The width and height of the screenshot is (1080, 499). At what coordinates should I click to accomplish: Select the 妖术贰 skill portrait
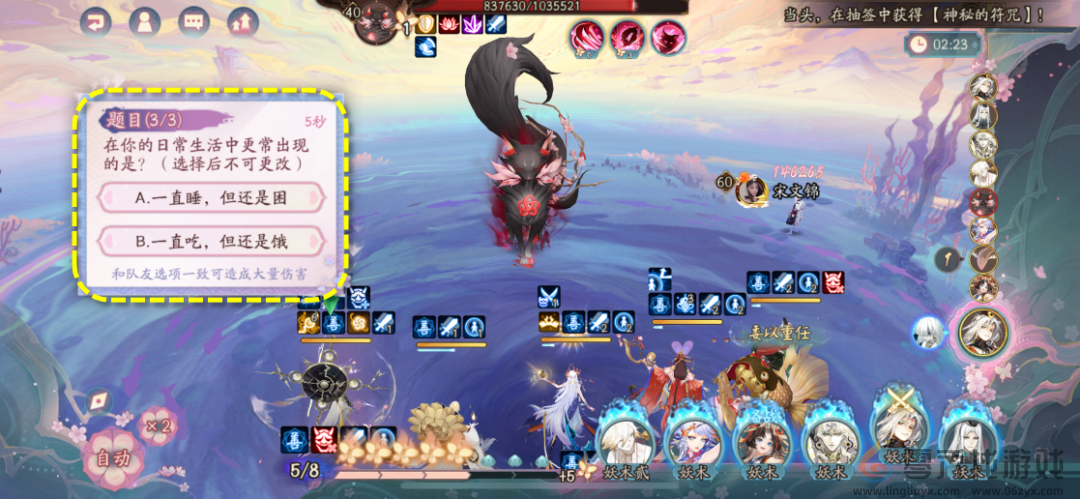(x=627, y=441)
